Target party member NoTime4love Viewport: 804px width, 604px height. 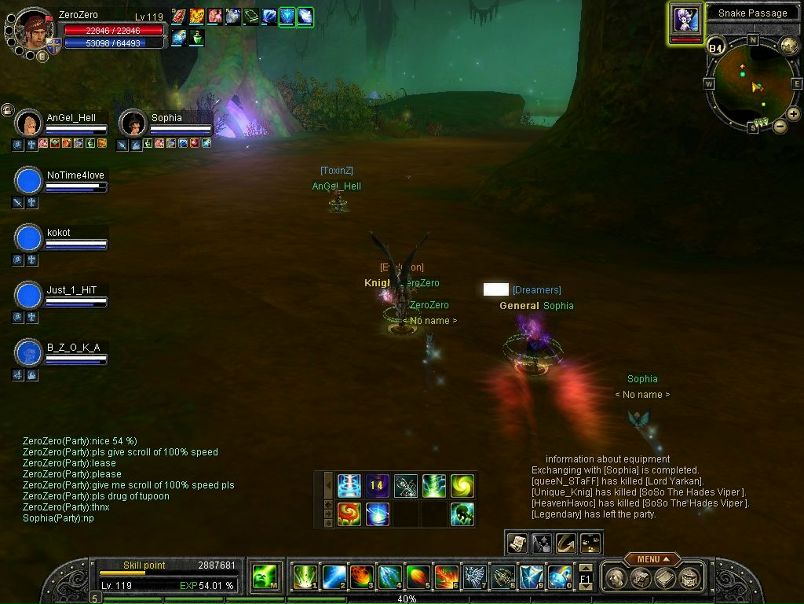pos(30,181)
